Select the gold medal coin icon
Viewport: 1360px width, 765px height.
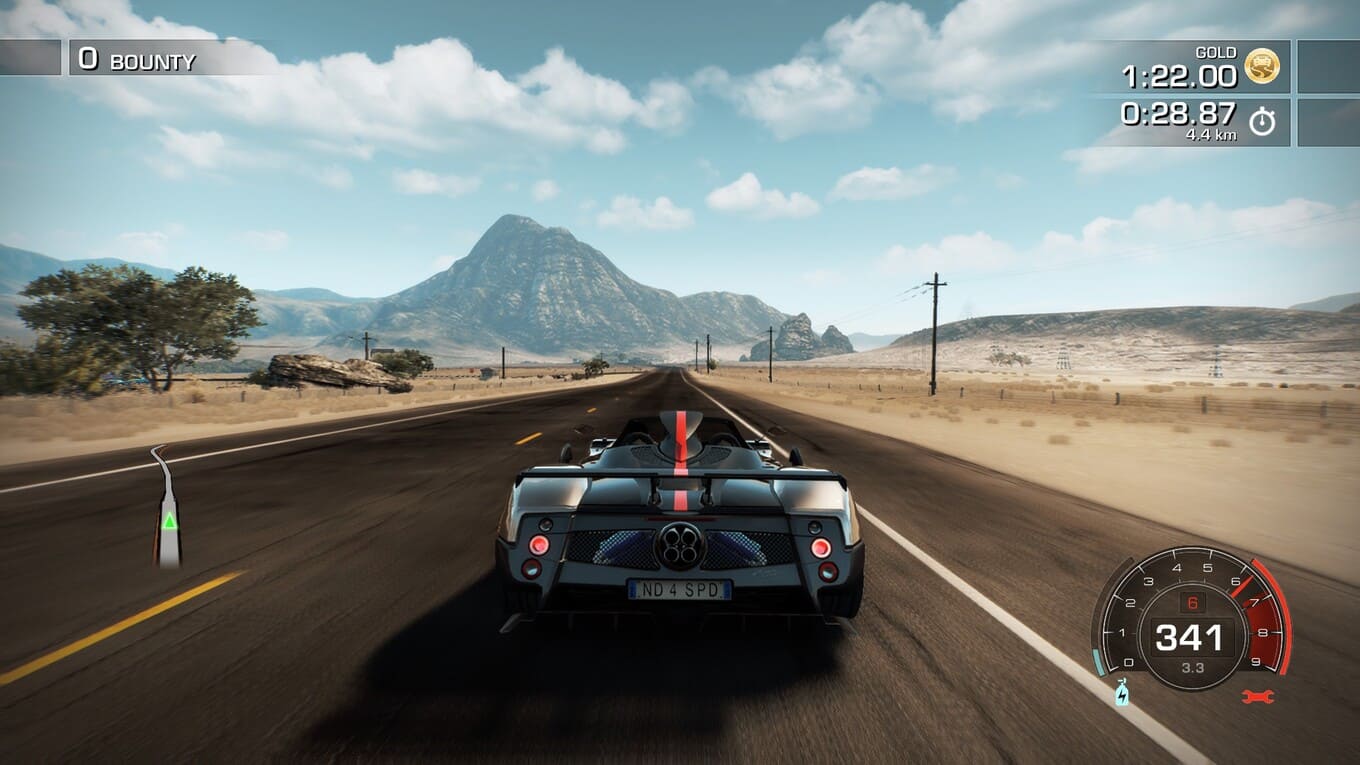pyautogui.click(x=1261, y=67)
